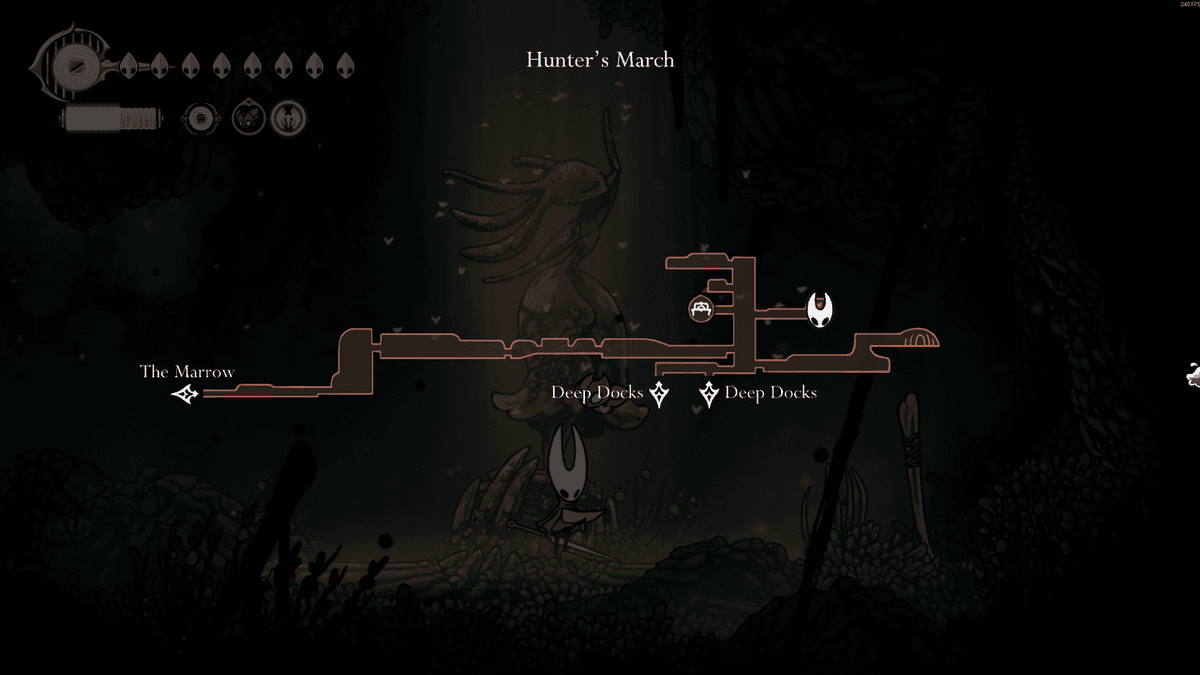
Task: Choose The Marrow exit marker
Action: coord(184,395)
